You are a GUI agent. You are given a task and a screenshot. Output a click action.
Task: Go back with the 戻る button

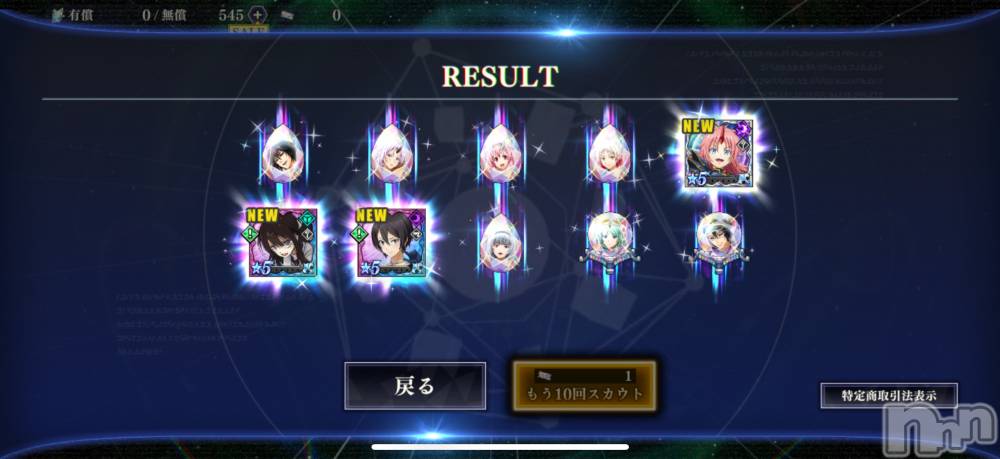[415, 386]
